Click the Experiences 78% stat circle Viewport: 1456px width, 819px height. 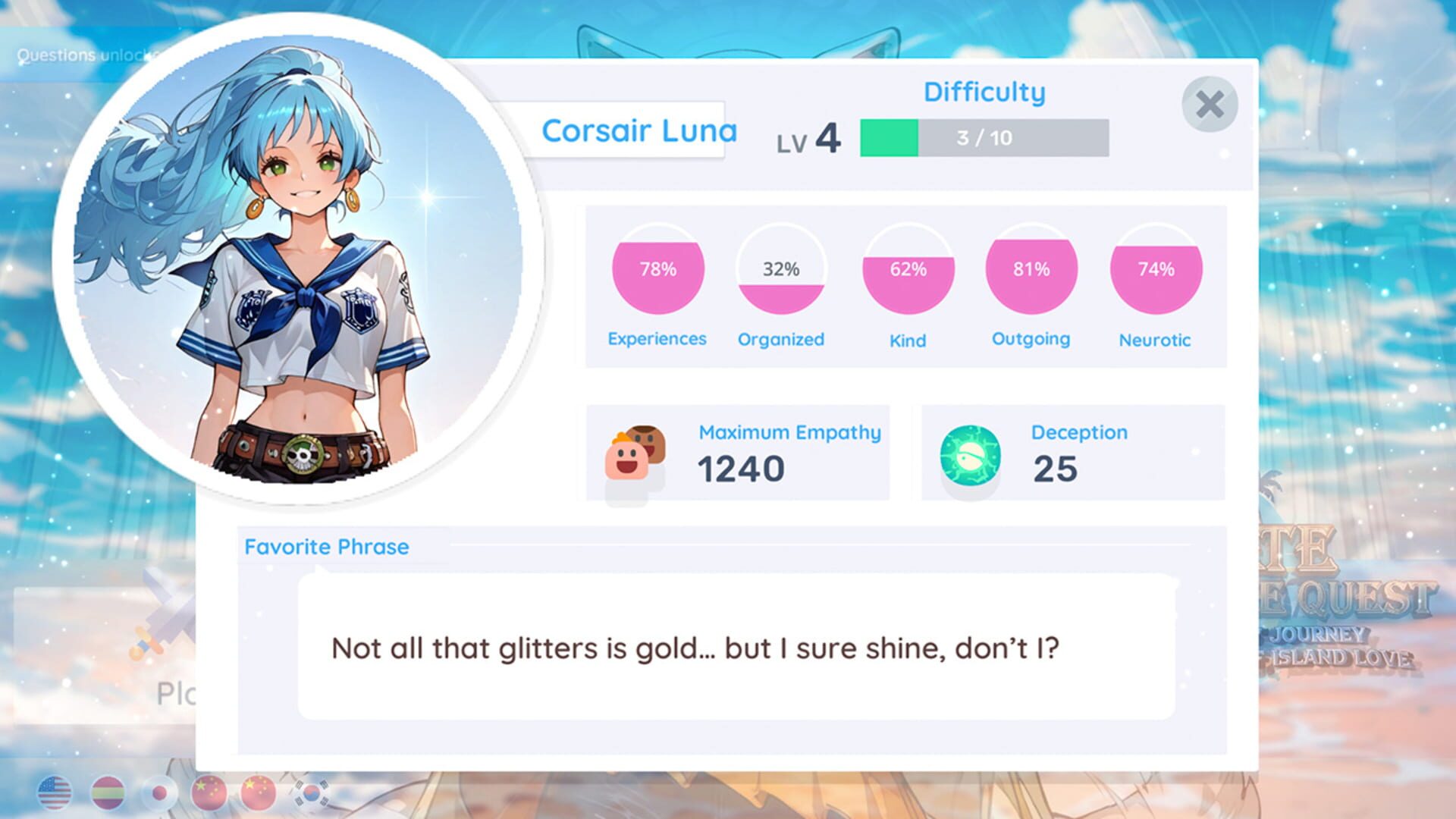(657, 269)
